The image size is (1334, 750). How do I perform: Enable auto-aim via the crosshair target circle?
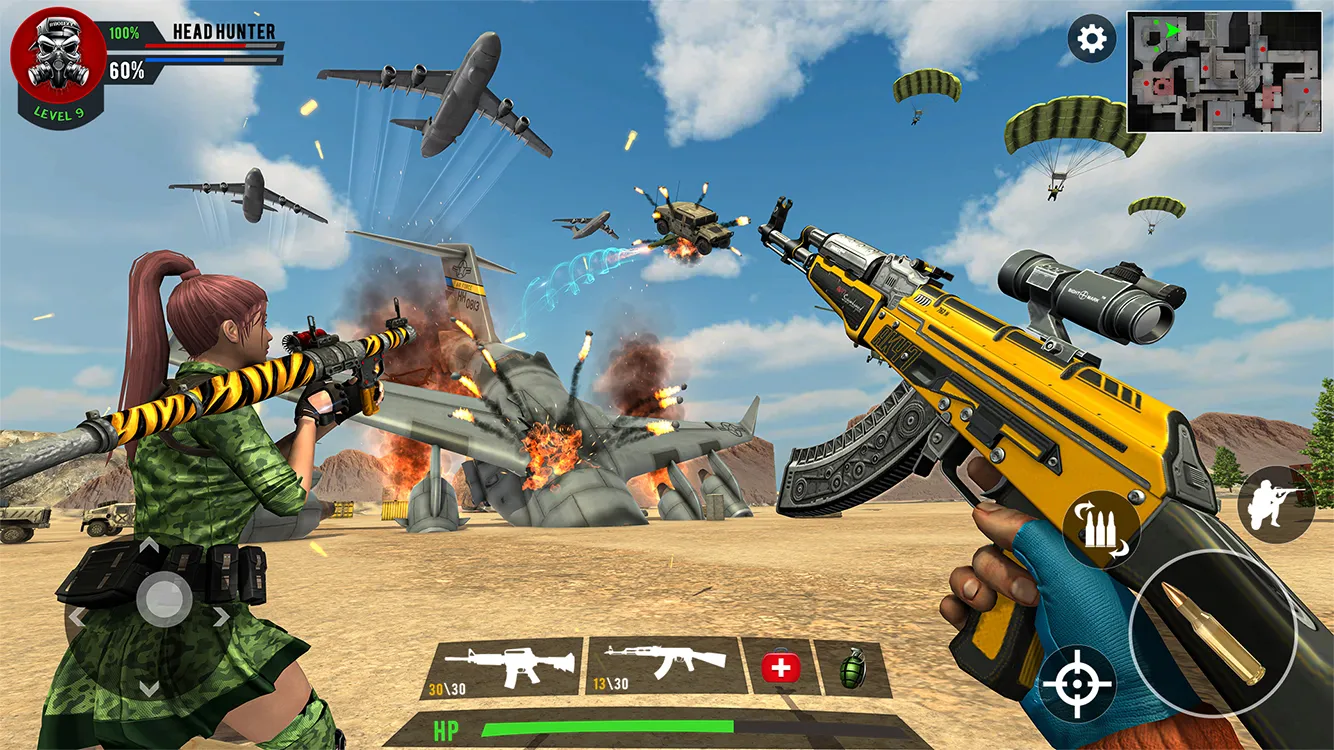pos(1079,684)
